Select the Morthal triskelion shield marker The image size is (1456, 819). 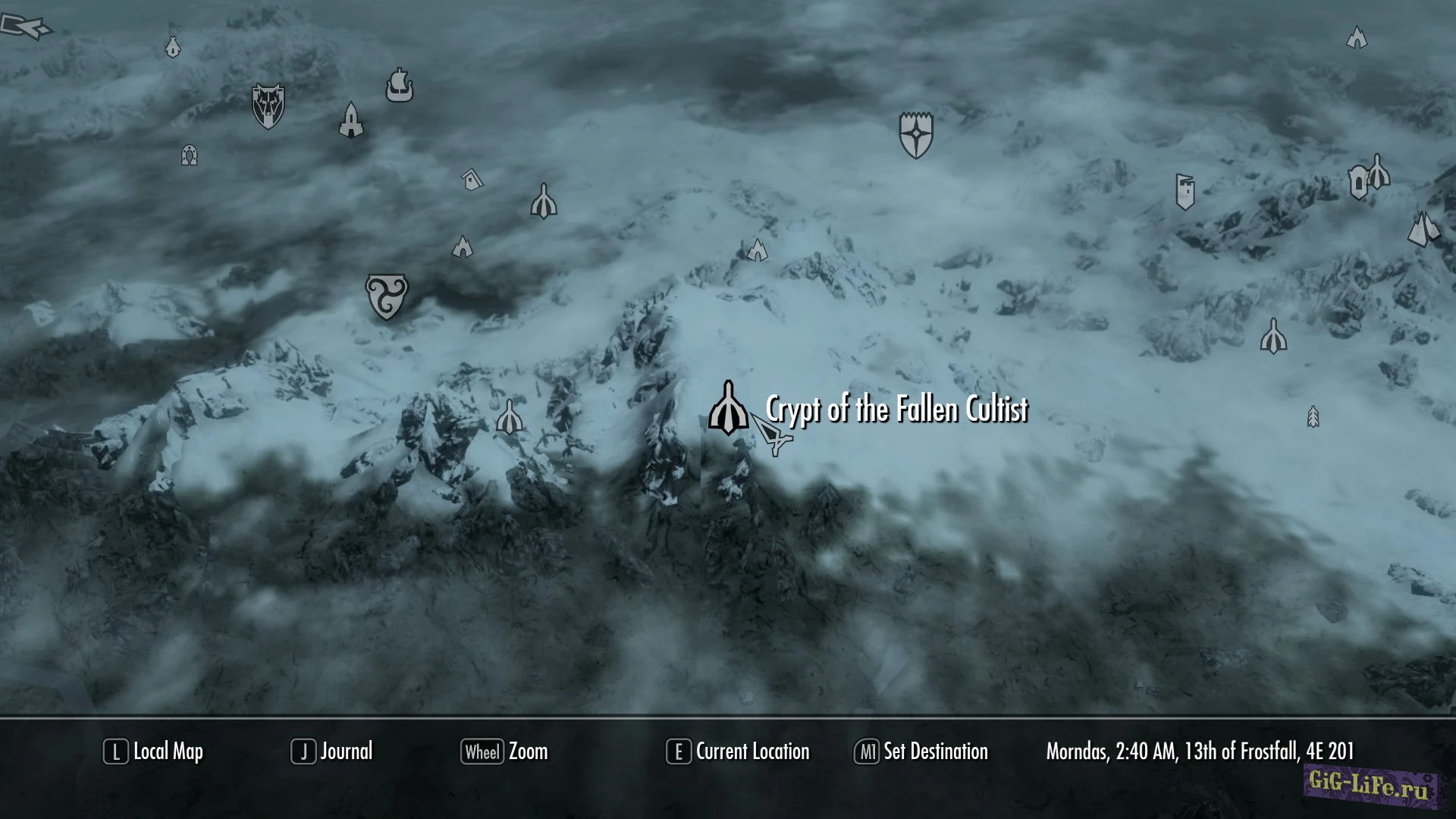pos(387,296)
